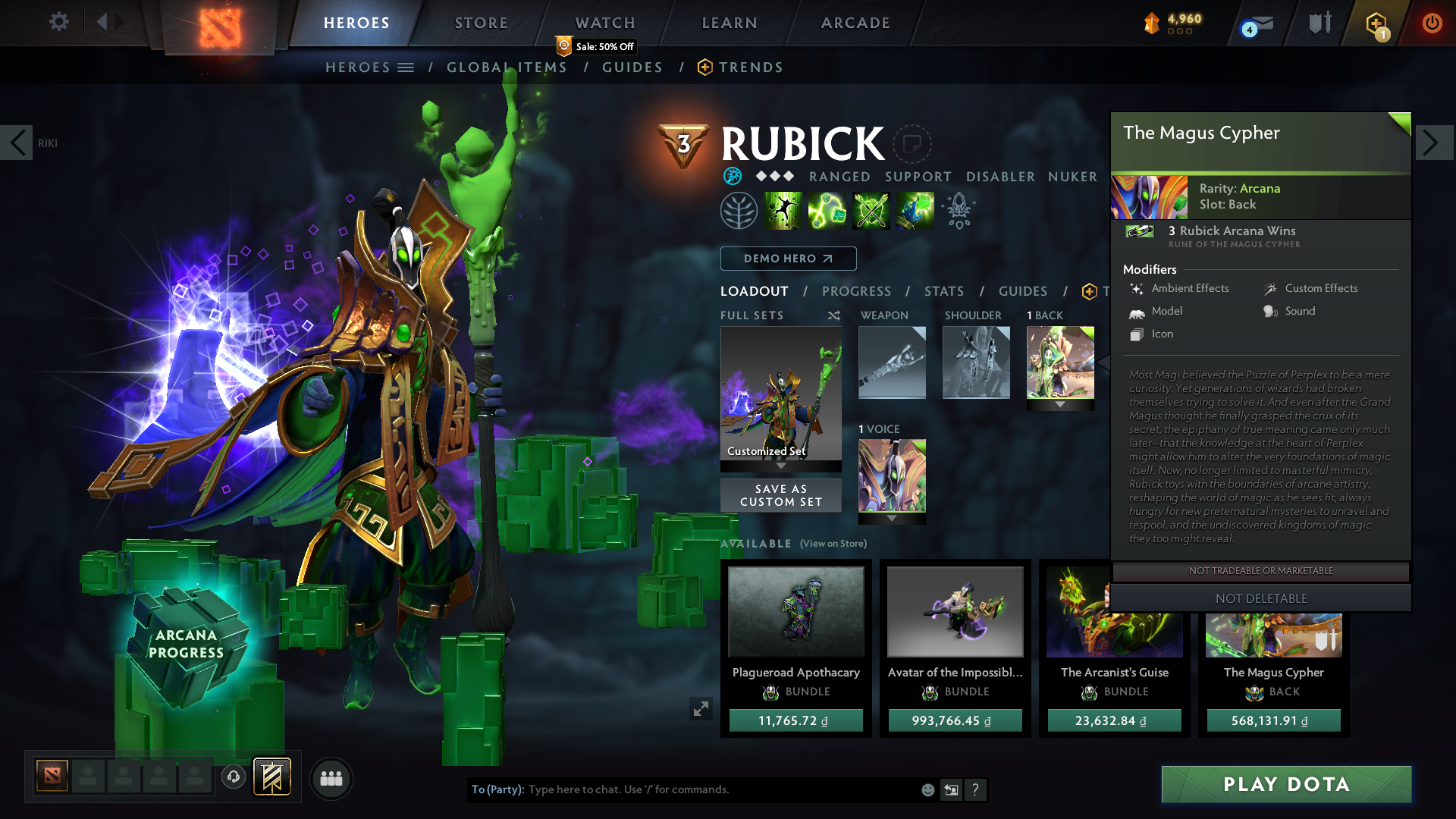
Task: Open the Heroes hamburger menu
Action: click(x=406, y=67)
